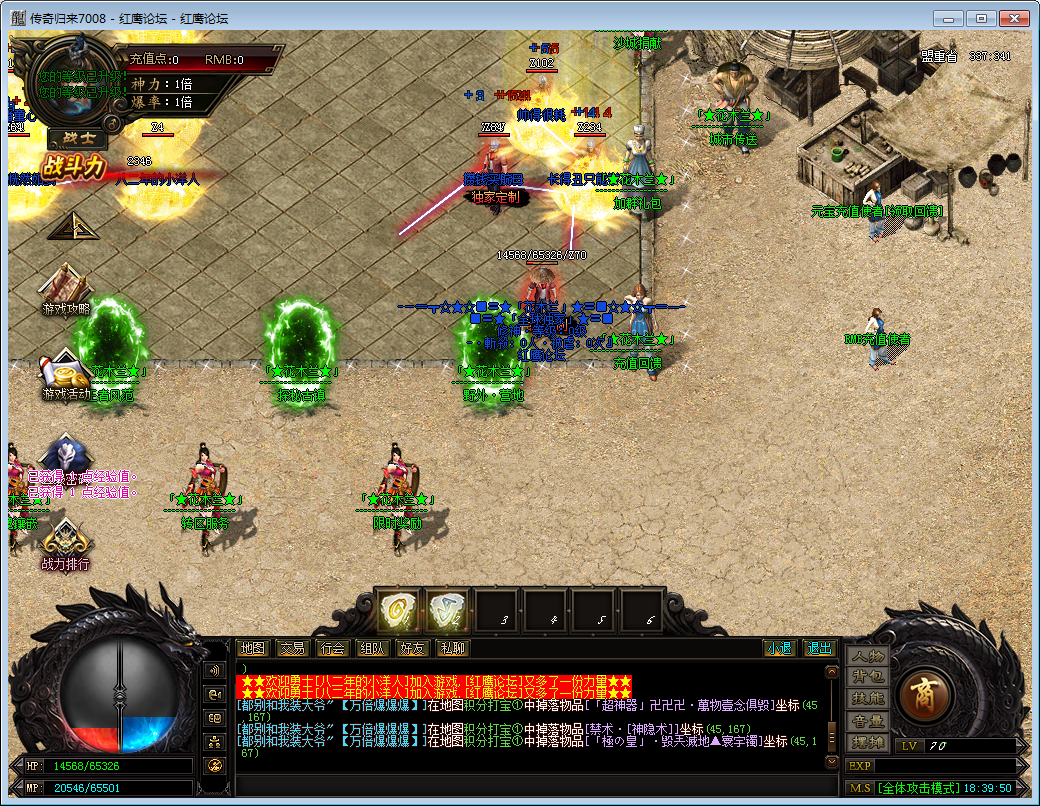Choose the 退出 exit button
Image resolution: width=1040 pixels, height=806 pixels.
click(820, 648)
